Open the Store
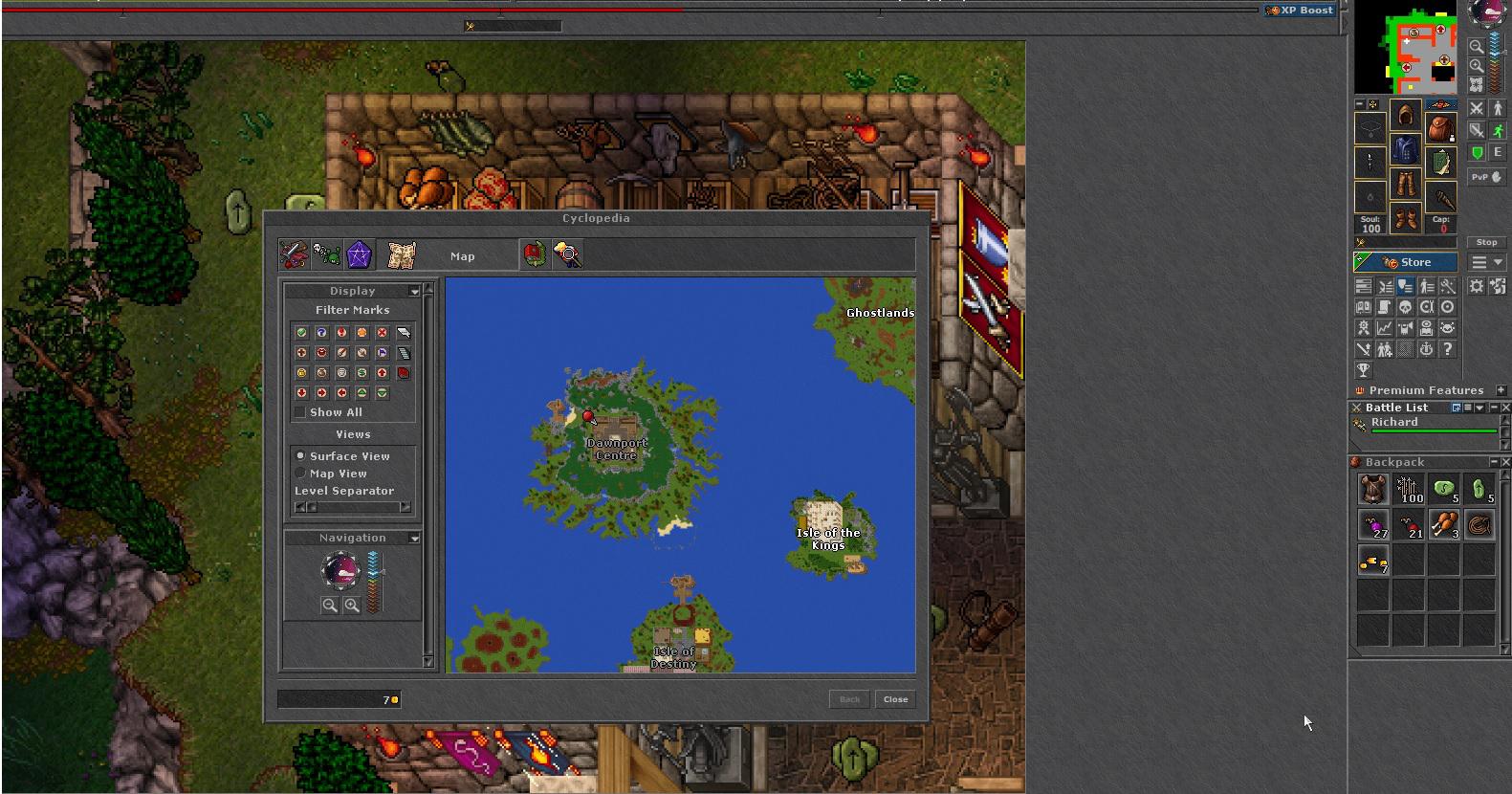This screenshot has width=1512, height=794. [1406, 262]
